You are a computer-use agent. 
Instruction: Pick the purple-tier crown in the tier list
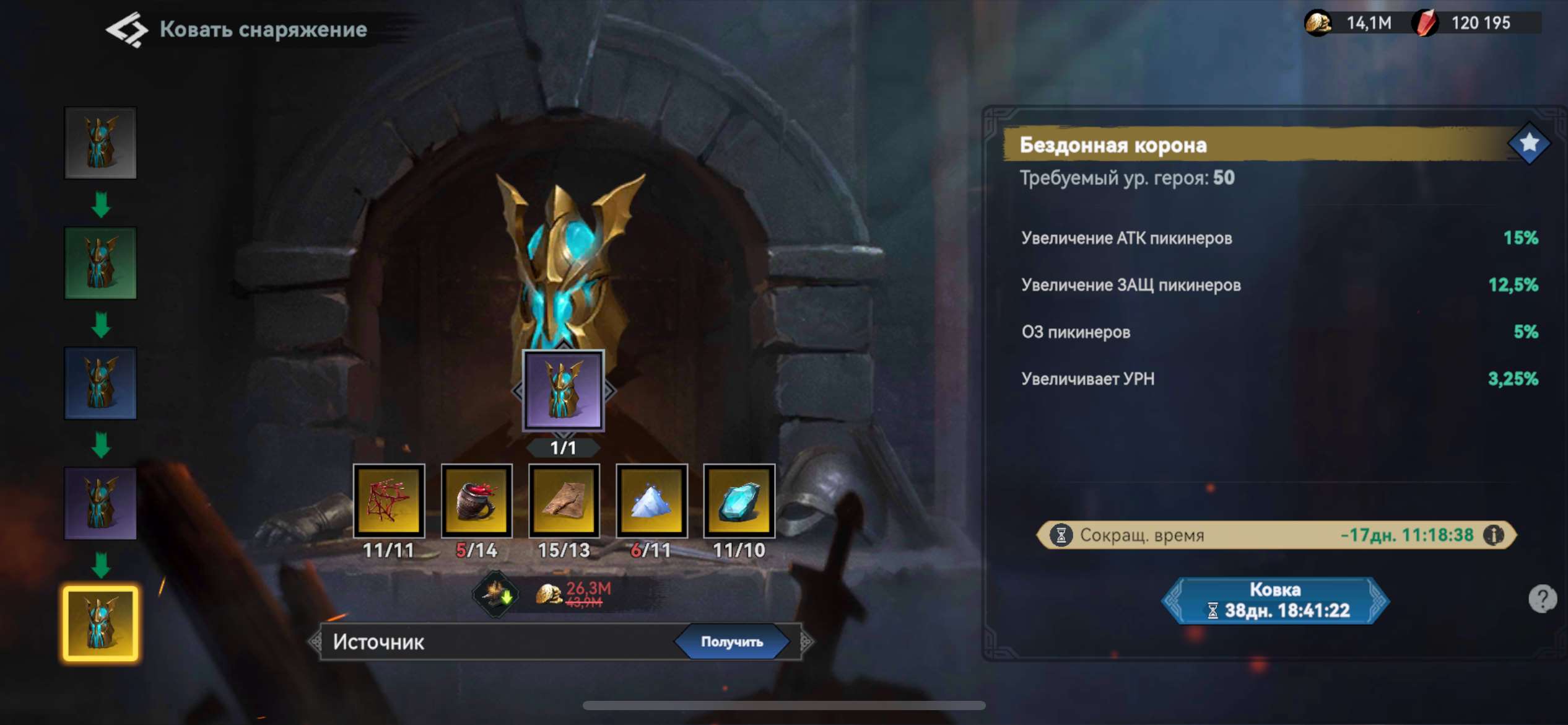click(100, 504)
